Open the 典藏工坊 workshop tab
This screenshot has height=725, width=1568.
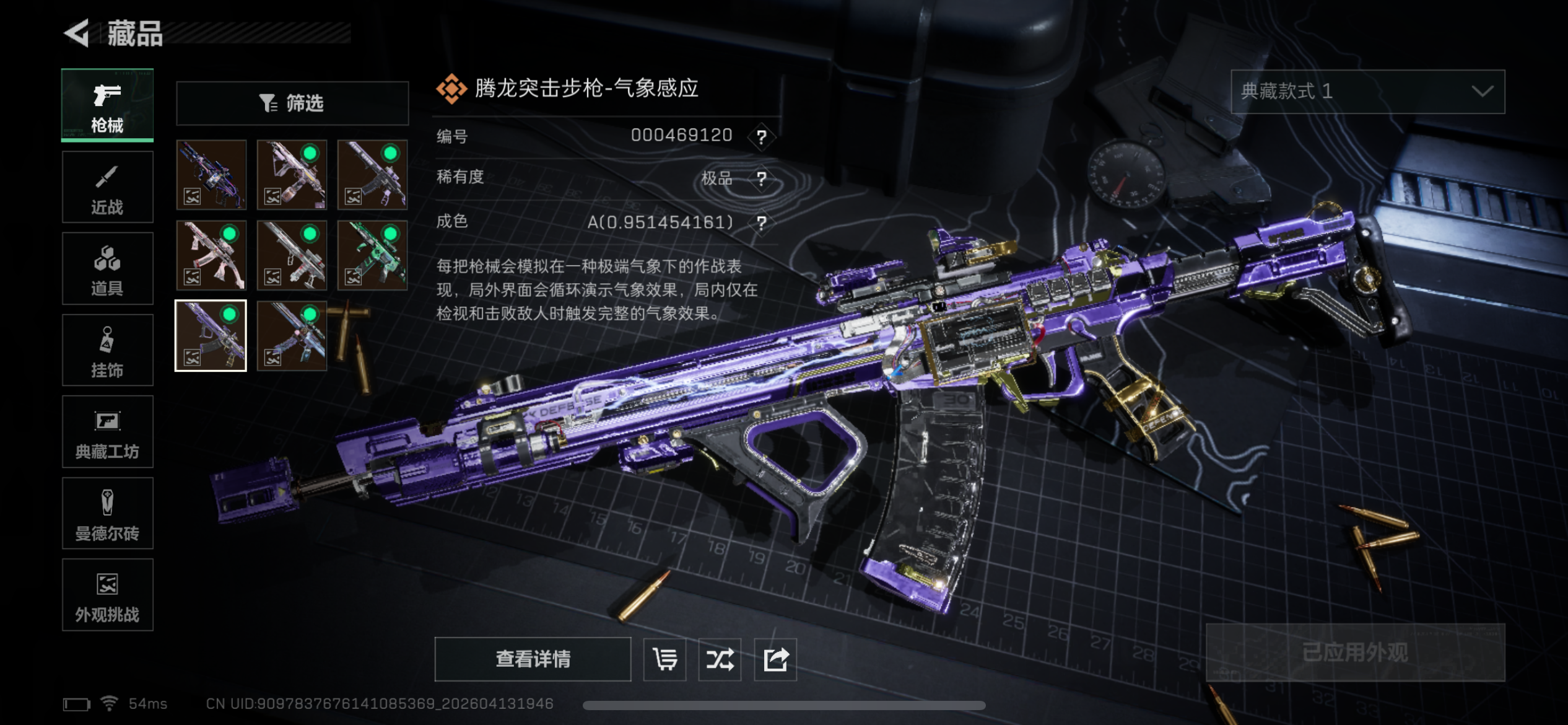coord(107,432)
